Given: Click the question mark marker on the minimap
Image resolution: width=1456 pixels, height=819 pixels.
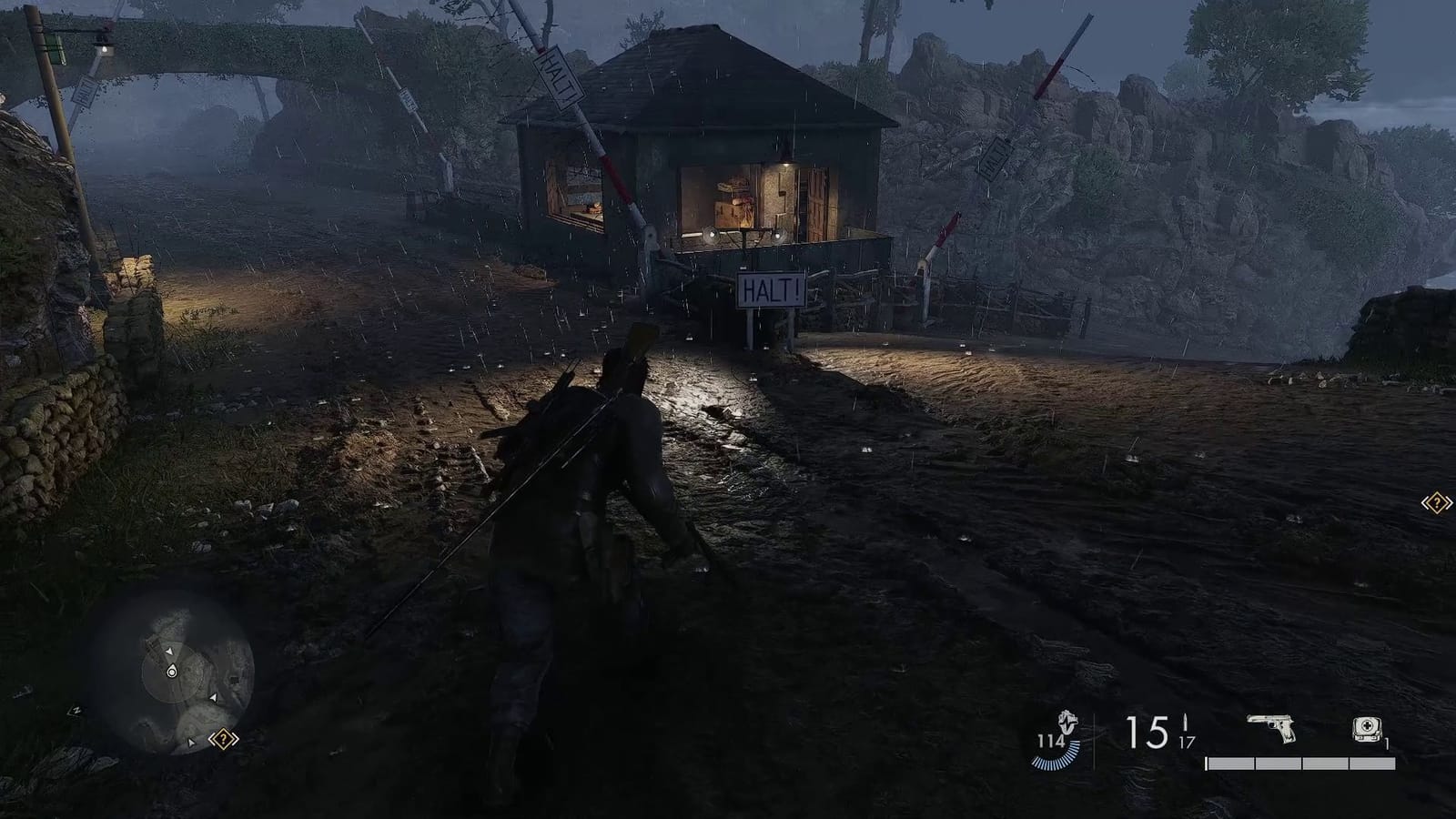Looking at the screenshot, I should pyautogui.click(x=224, y=739).
